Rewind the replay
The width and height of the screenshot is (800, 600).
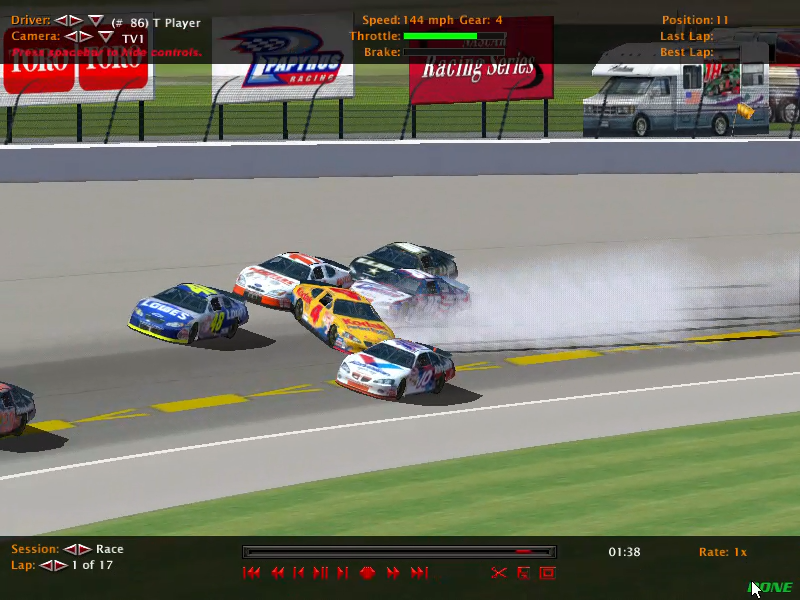[x=277, y=573]
